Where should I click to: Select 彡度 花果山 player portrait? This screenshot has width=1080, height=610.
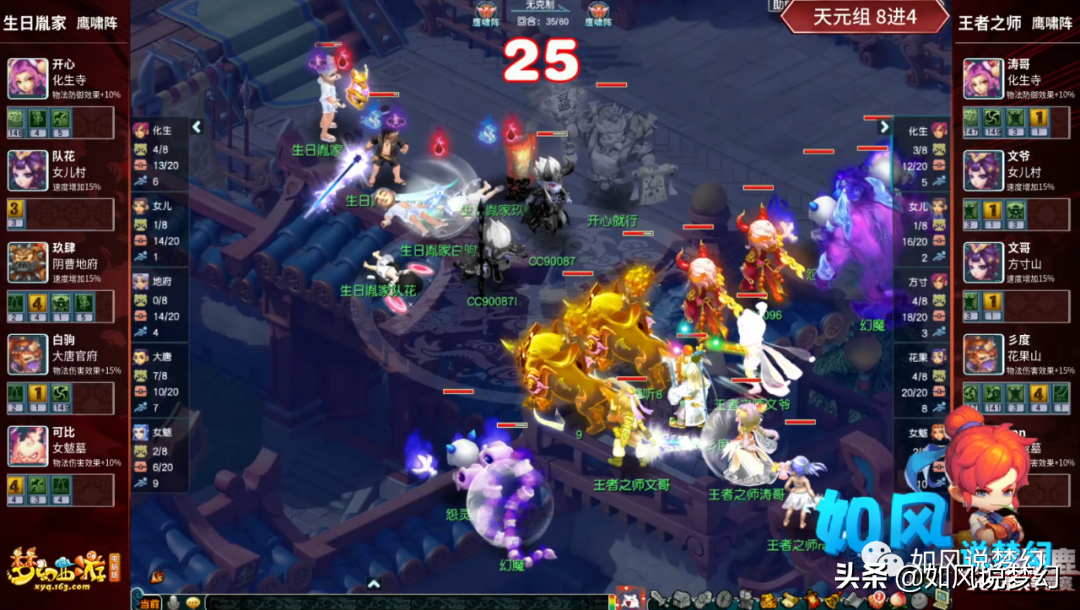pyautogui.click(x=983, y=355)
